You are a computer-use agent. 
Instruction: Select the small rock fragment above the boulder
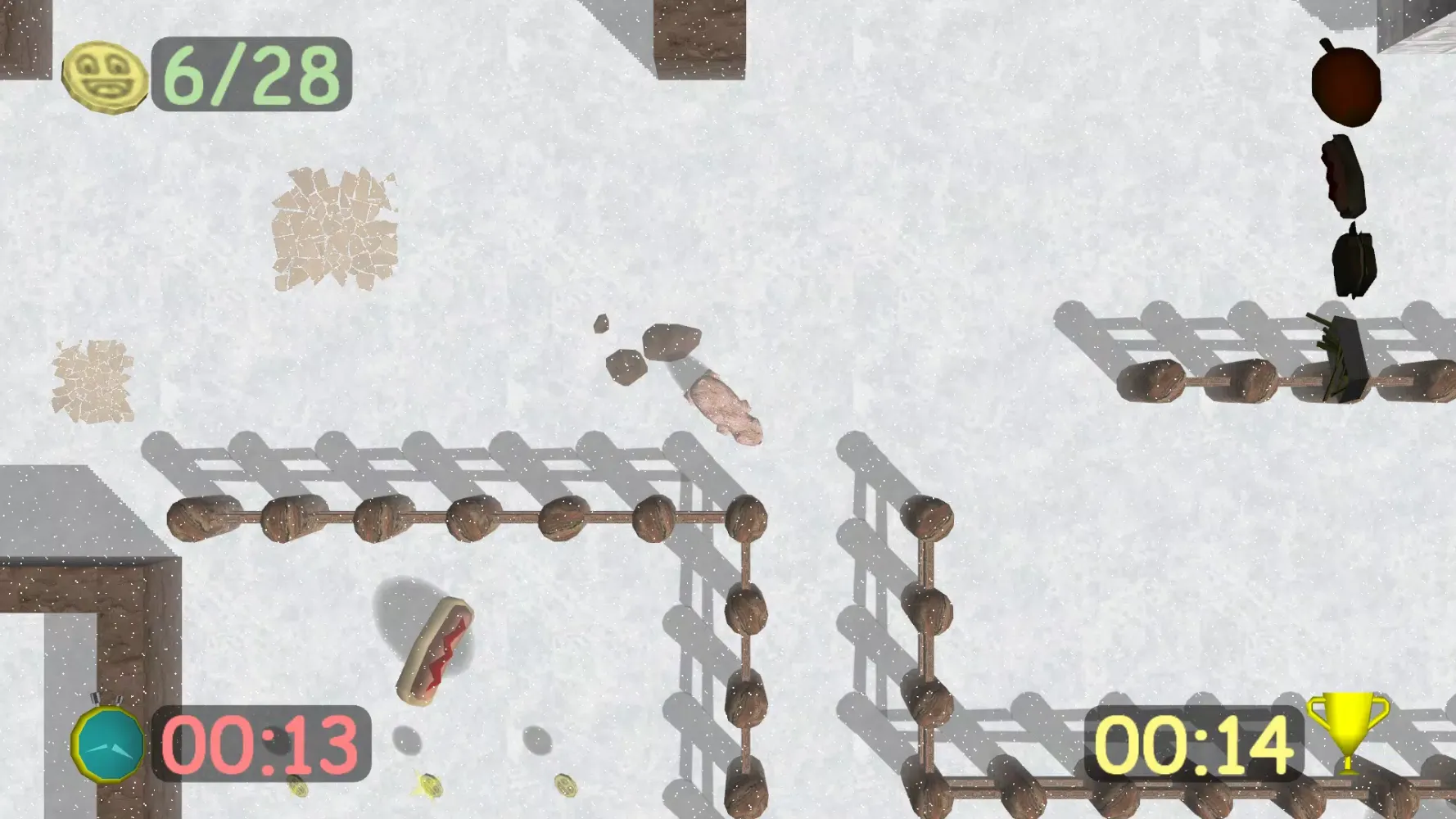(x=604, y=324)
